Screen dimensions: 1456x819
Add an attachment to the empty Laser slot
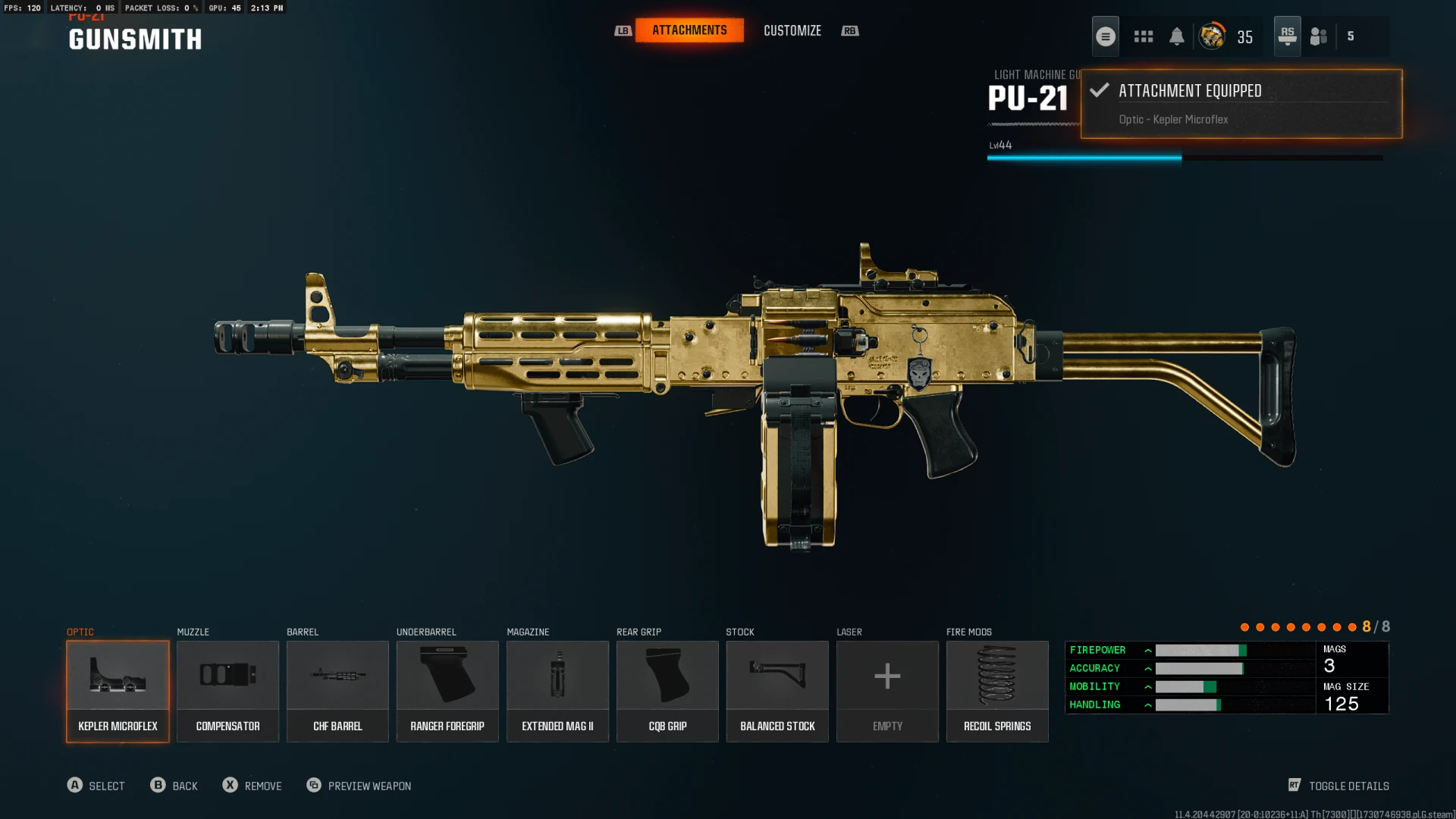coord(887,691)
